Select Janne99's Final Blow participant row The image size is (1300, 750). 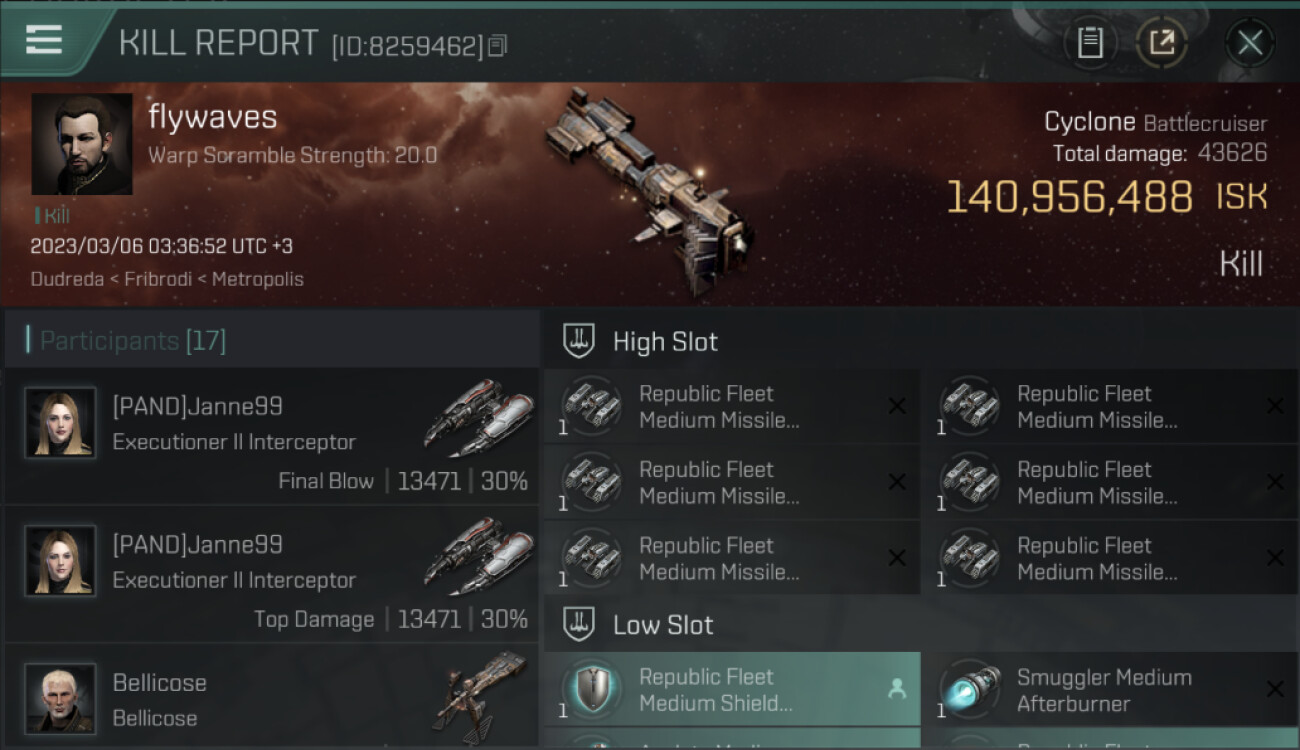(x=272, y=436)
